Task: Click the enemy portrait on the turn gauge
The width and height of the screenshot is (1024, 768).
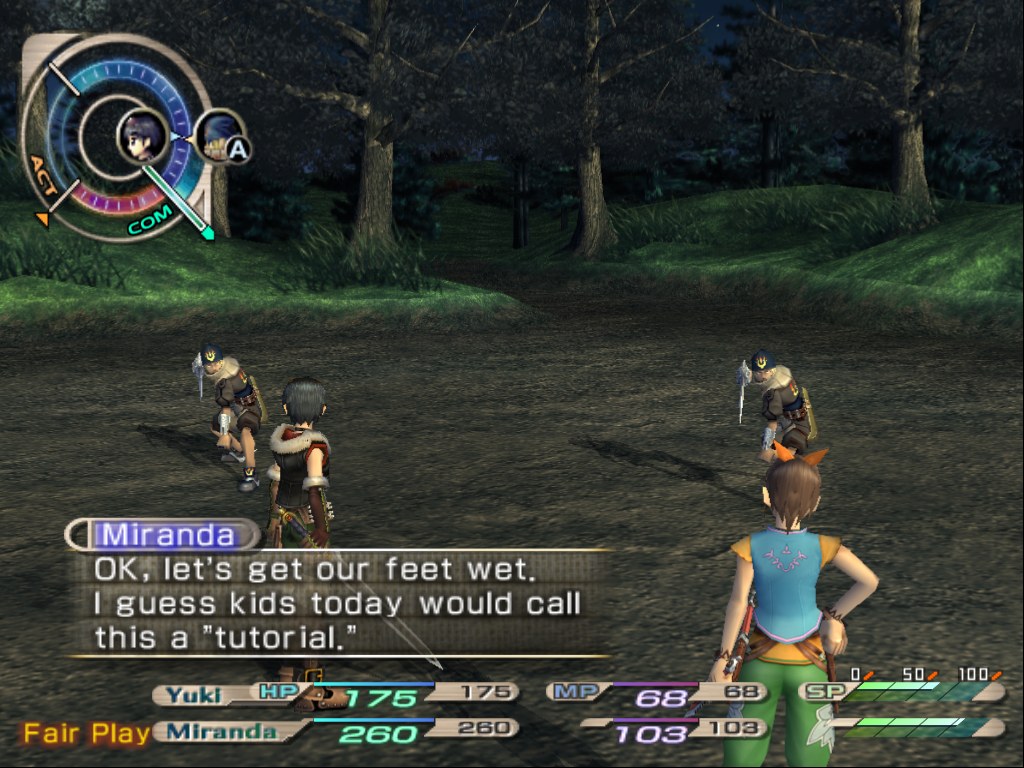Action: (217, 135)
